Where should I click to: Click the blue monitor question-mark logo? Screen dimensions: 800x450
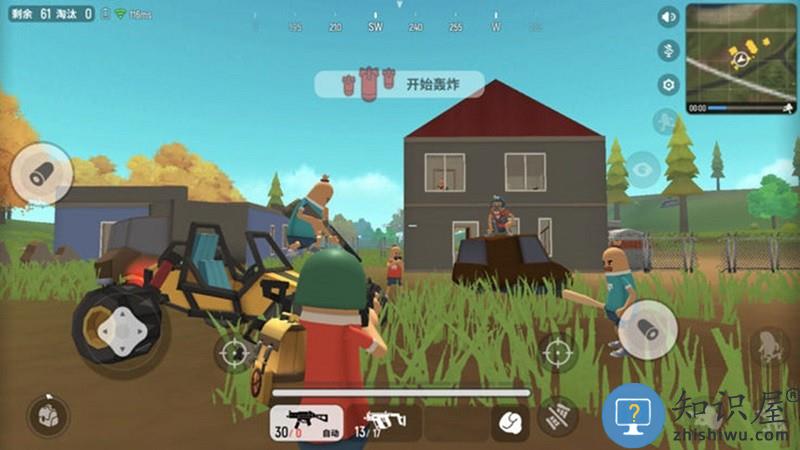click(634, 413)
